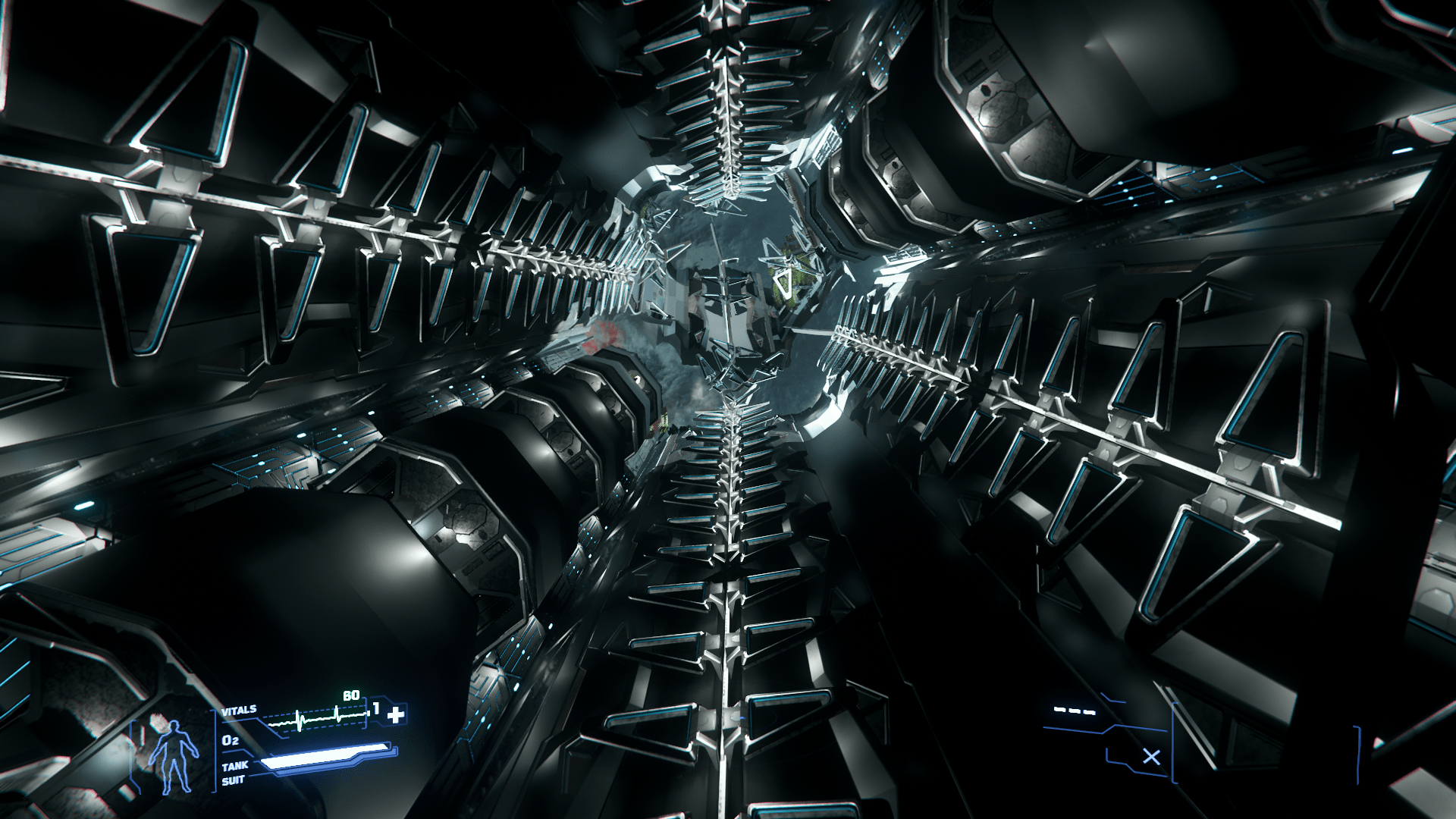The image size is (1456, 819).
Task: Click the three-dash indicator icon on right HUD
Action: (1075, 711)
